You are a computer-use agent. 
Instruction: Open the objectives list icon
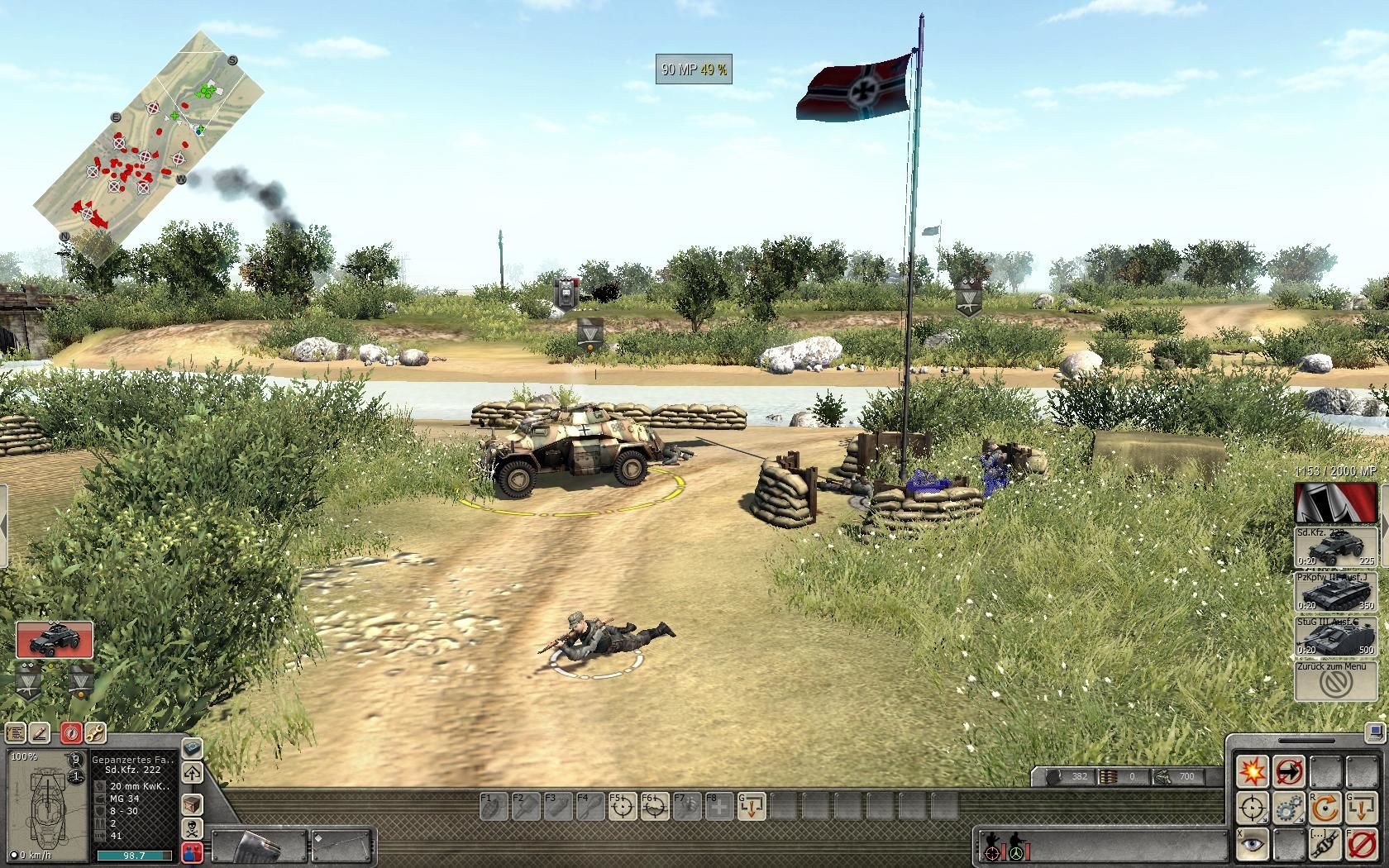click(x=16, y=732)
